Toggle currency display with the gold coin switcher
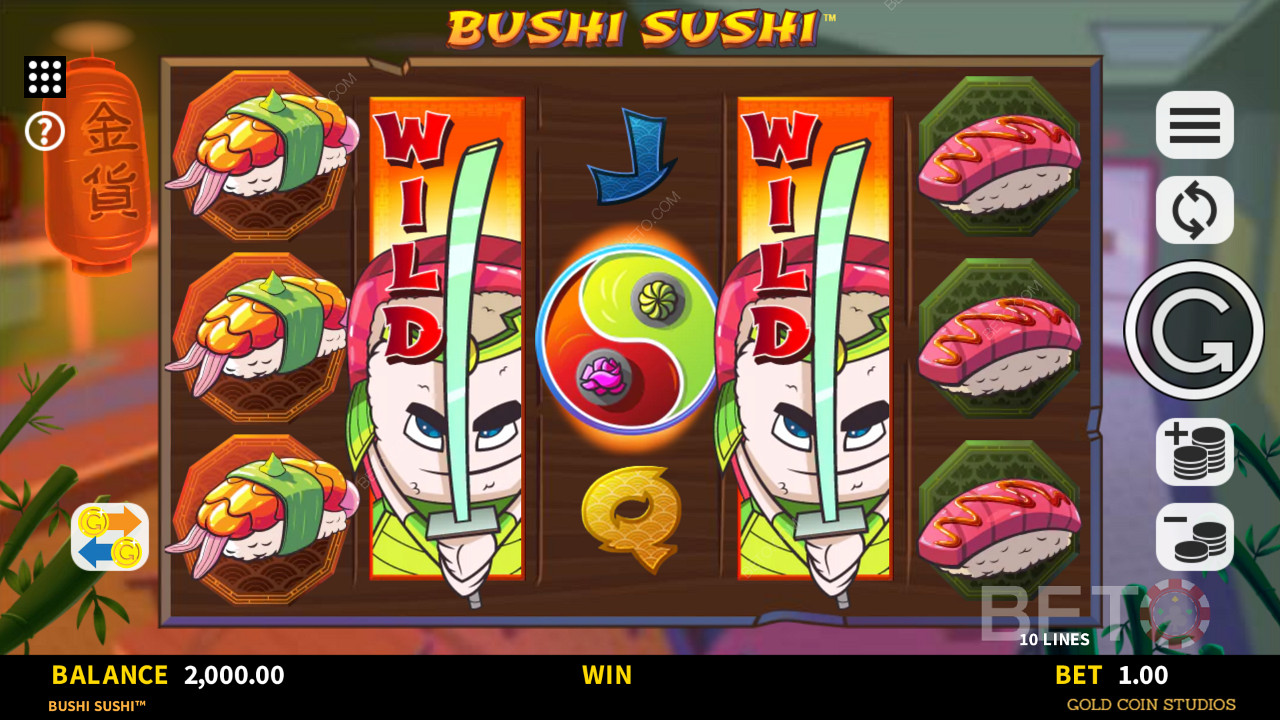This screenshot has height=720, width=1280. 109,537
